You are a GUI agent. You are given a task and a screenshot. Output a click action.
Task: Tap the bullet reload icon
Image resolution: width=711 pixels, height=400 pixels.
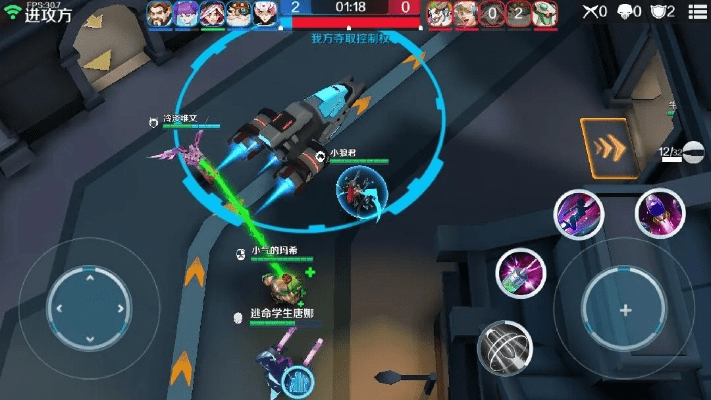point(693,152)
